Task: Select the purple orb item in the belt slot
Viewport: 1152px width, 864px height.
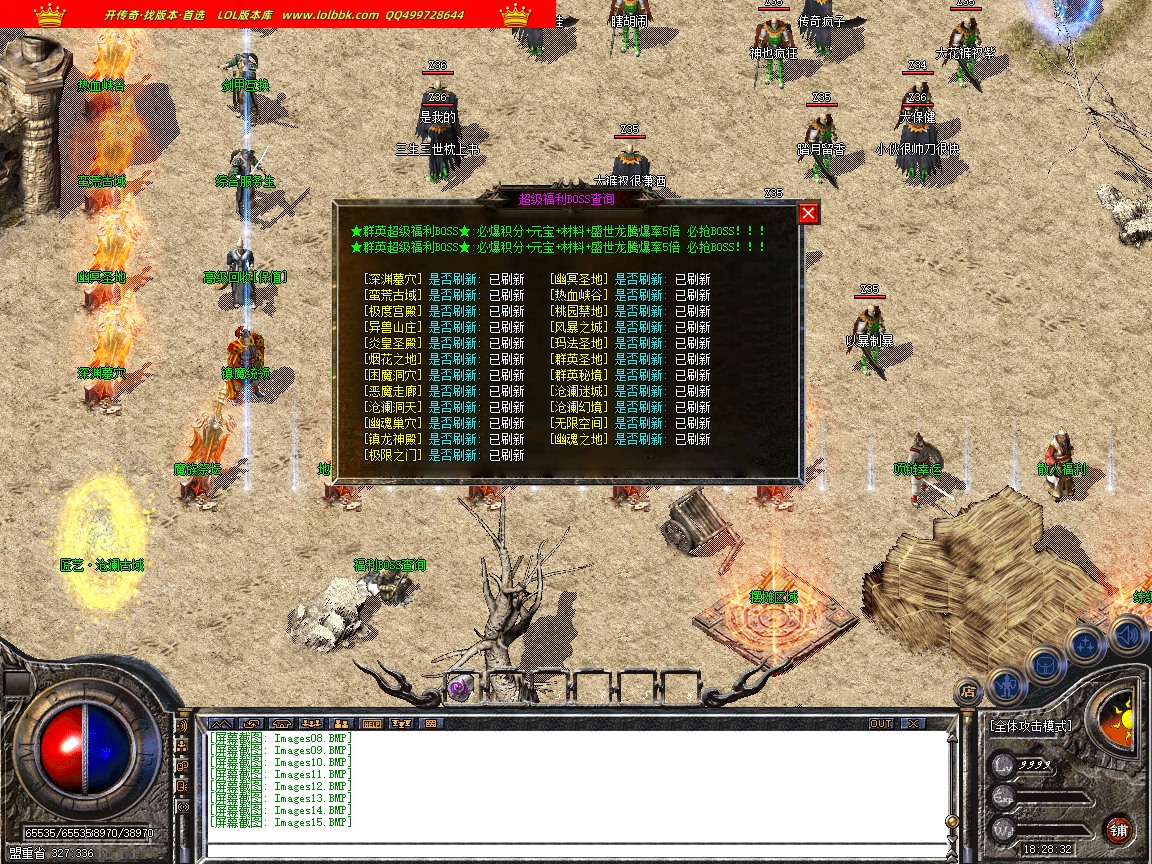Action: (459, 689)
